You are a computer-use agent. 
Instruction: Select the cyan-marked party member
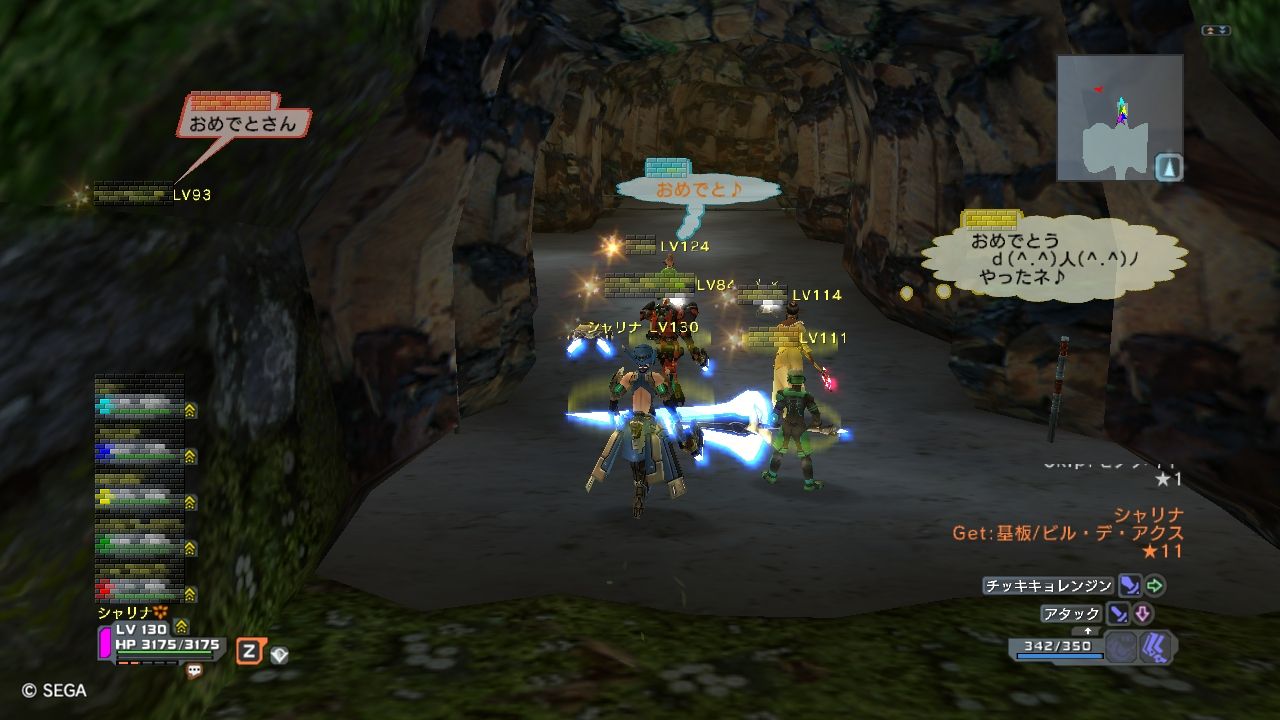click(x=140, y=407)
